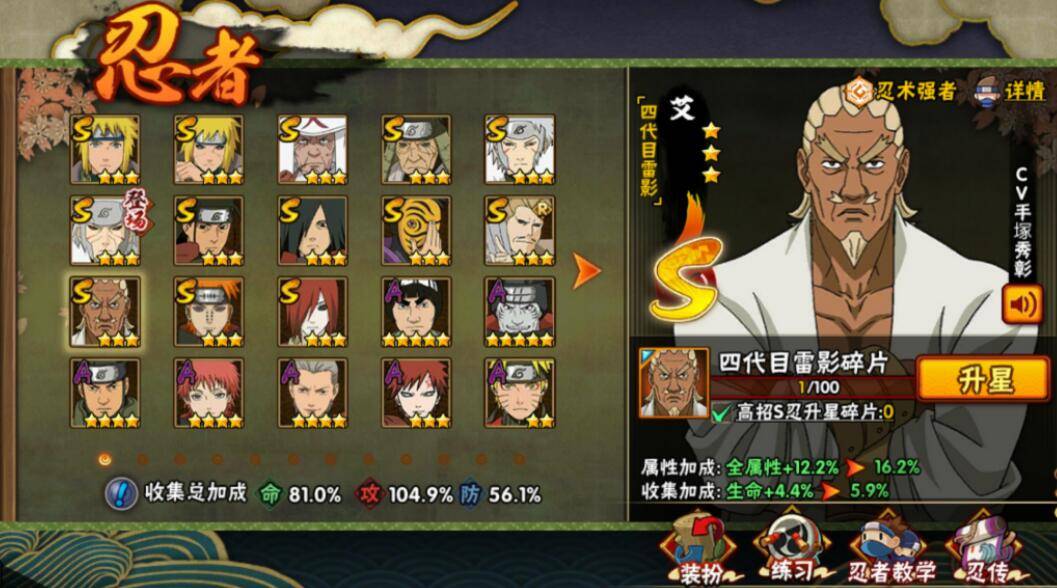The height and width of the screenshot is (588, 1057).
Task: Choose the ninja portrait marked 登场
Action: click(x=105, y=230)
